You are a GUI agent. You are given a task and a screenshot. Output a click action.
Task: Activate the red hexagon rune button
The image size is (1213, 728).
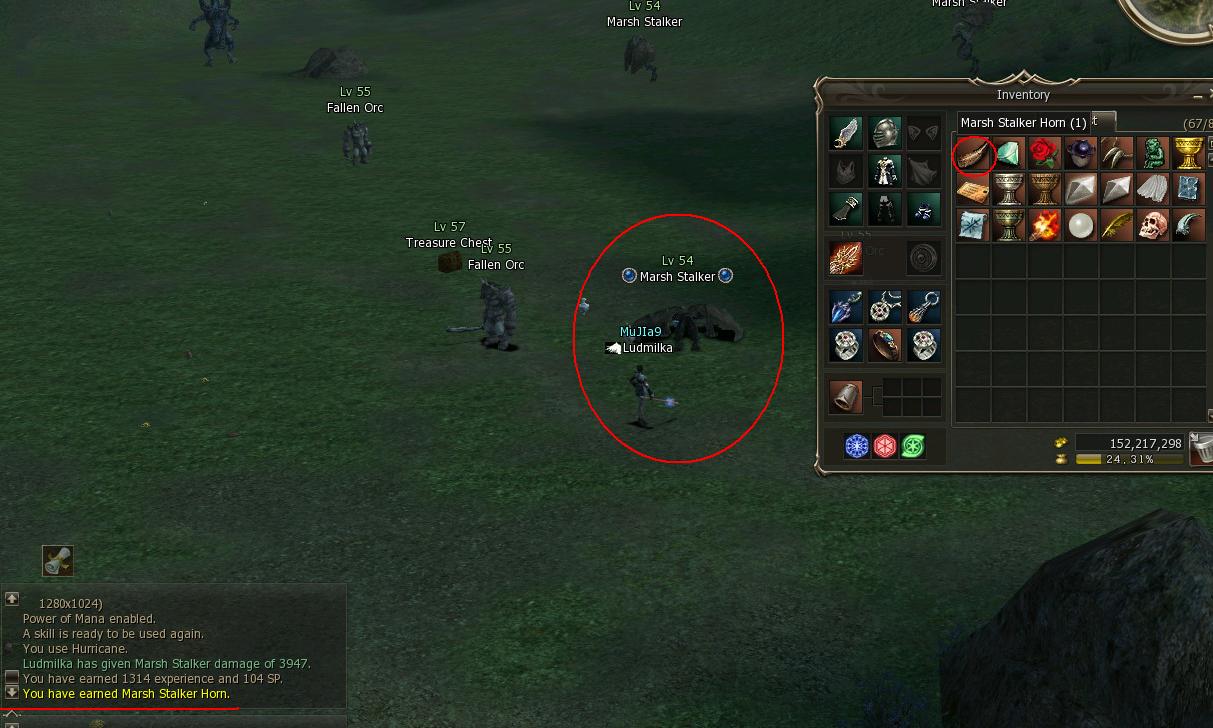point(885,446)
